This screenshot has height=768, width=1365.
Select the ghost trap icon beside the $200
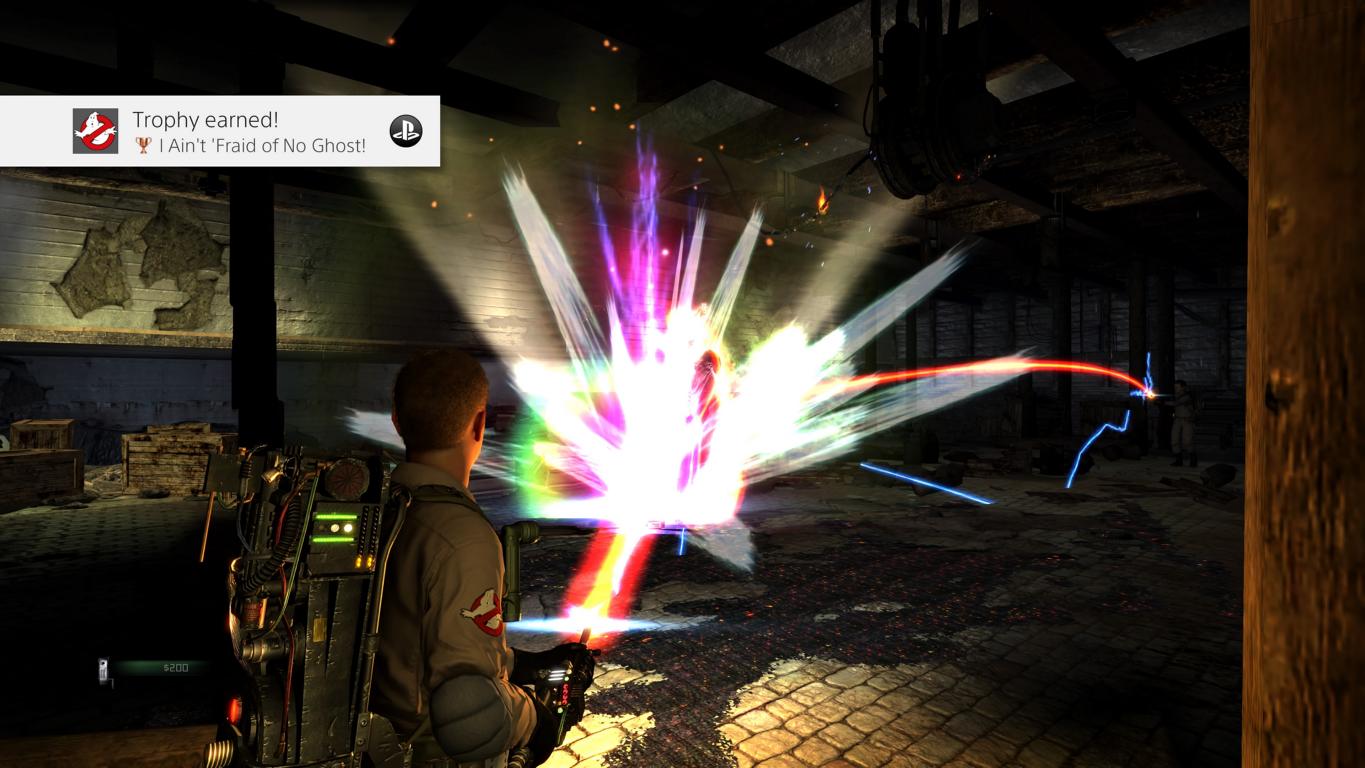[103, 670]
